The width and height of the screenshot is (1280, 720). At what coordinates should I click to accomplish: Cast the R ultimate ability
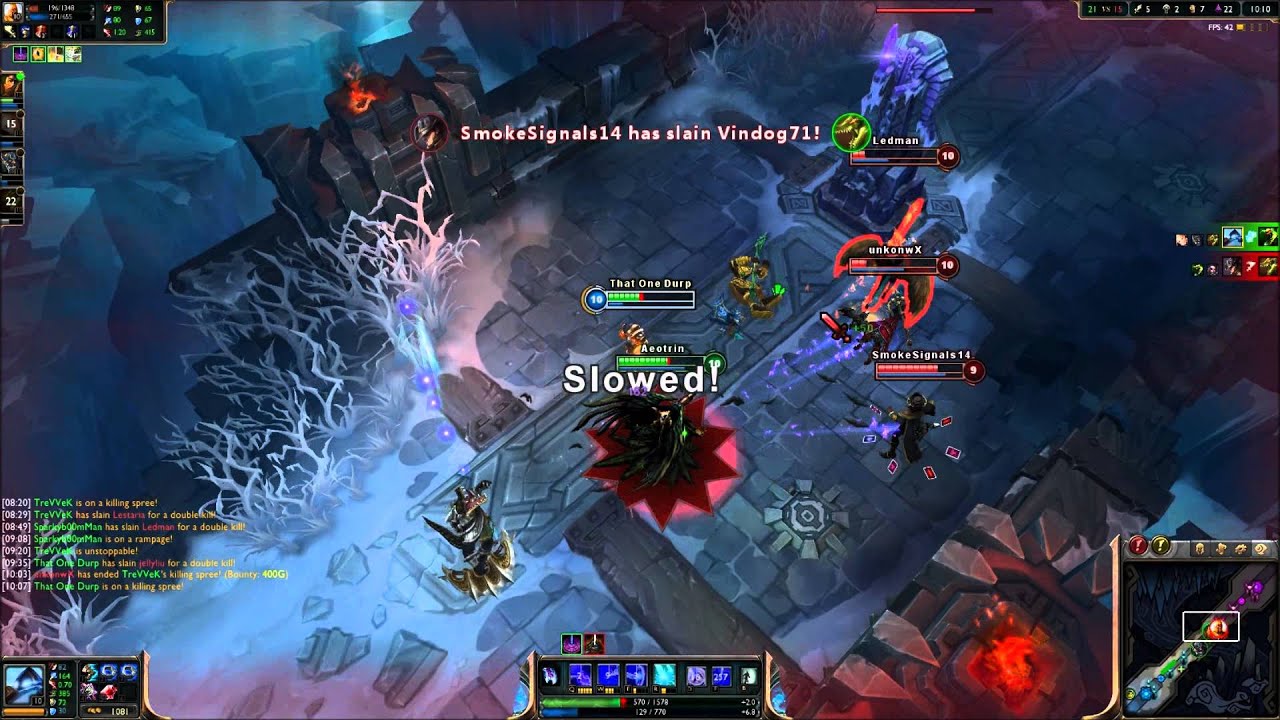[664, 677]
